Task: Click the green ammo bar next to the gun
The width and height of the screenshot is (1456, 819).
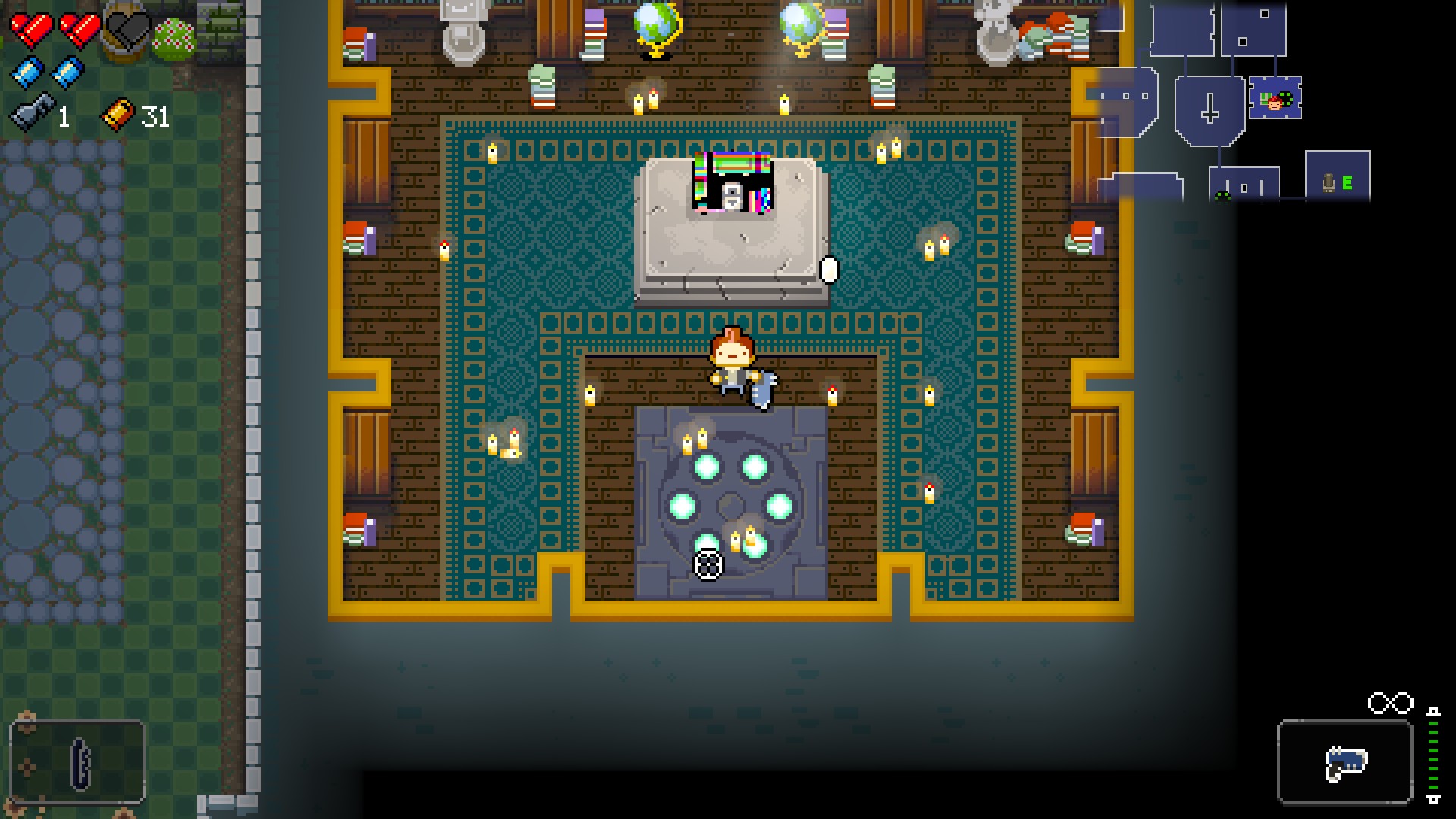Action: coord(1433,756)
